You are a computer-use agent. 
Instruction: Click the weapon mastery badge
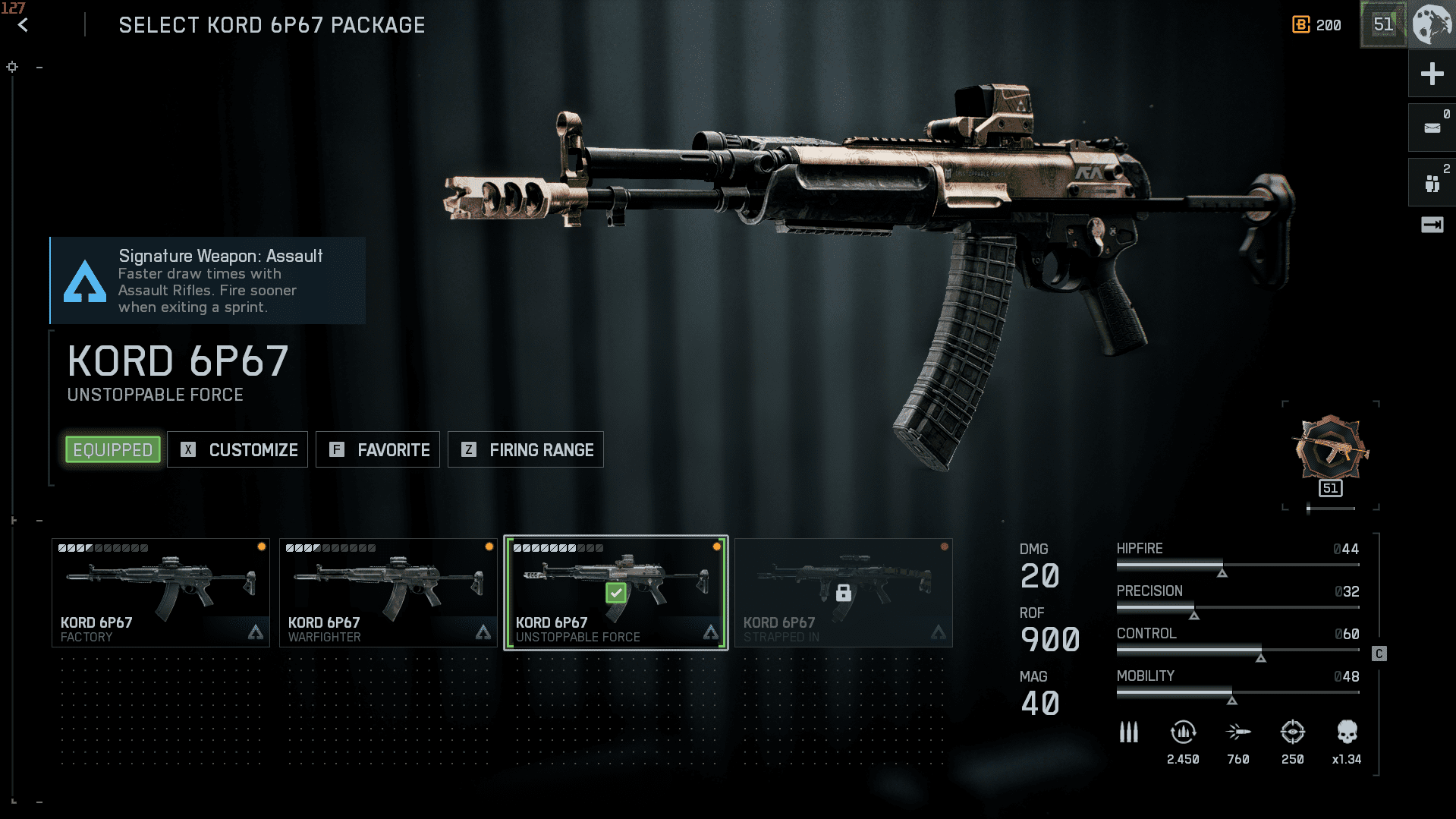(1331, 453)
